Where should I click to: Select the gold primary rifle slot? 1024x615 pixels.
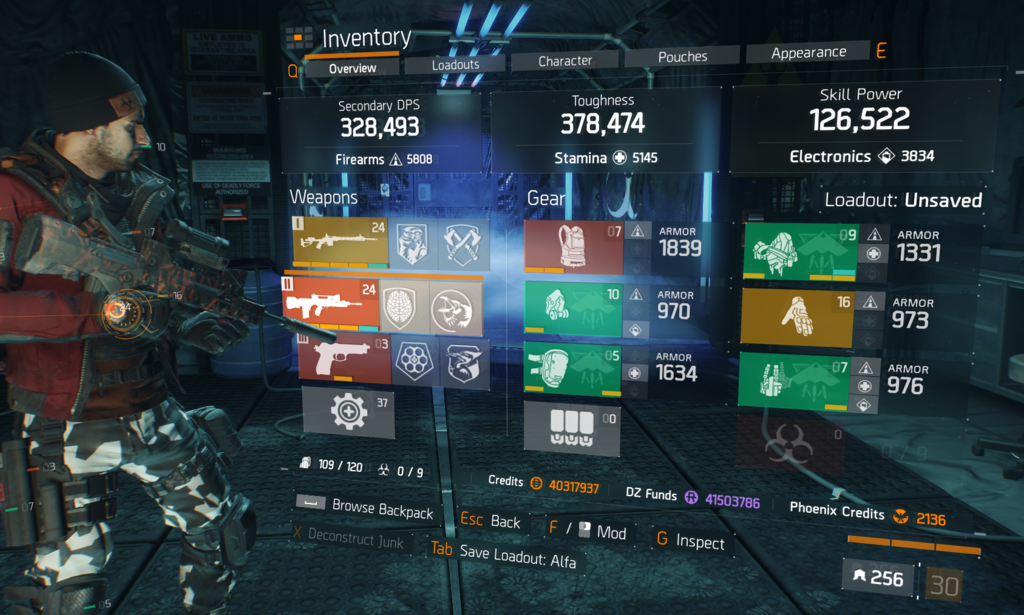339,244
